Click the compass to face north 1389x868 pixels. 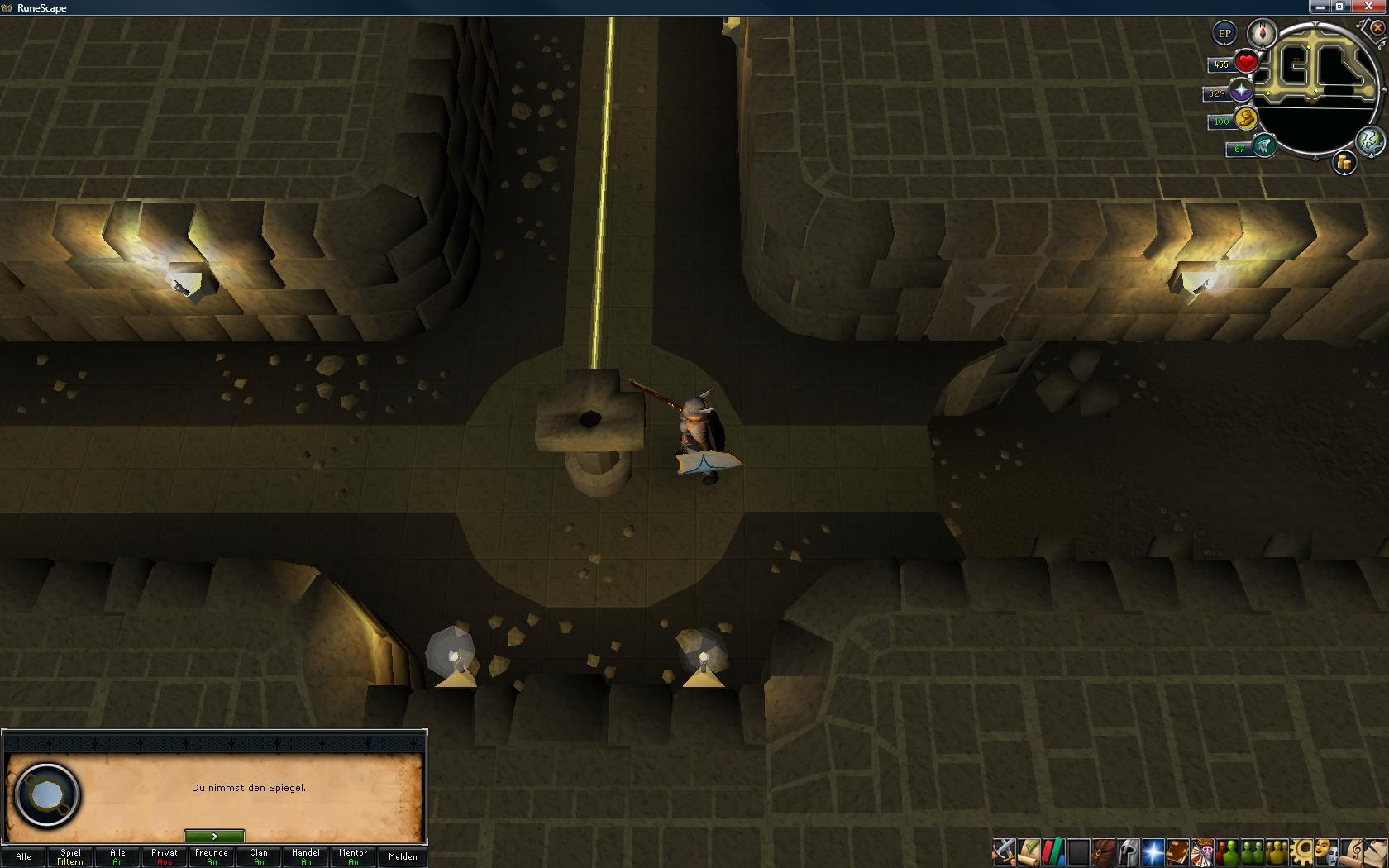point(1263,34)
